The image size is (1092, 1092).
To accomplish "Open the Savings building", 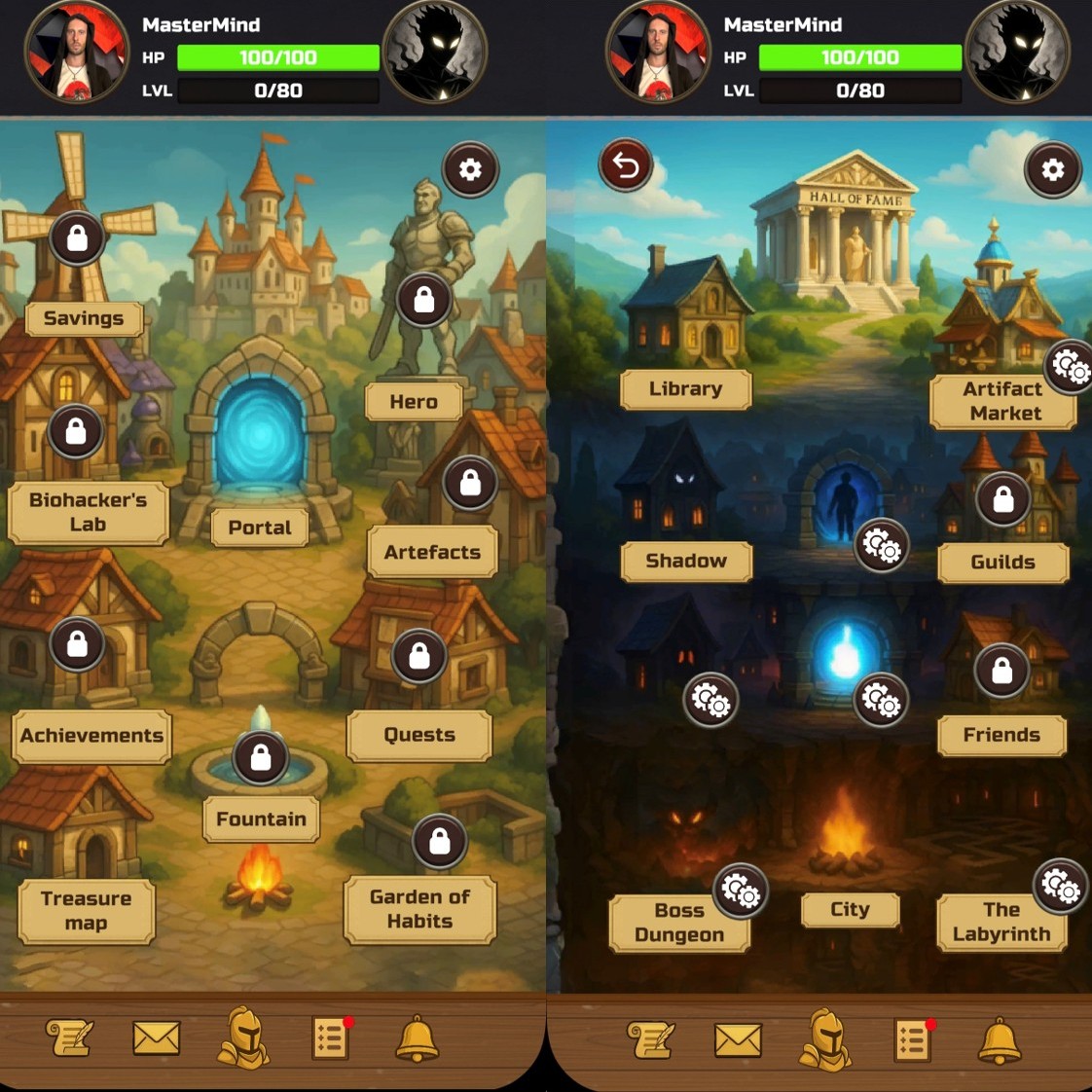I will point(84,318).
